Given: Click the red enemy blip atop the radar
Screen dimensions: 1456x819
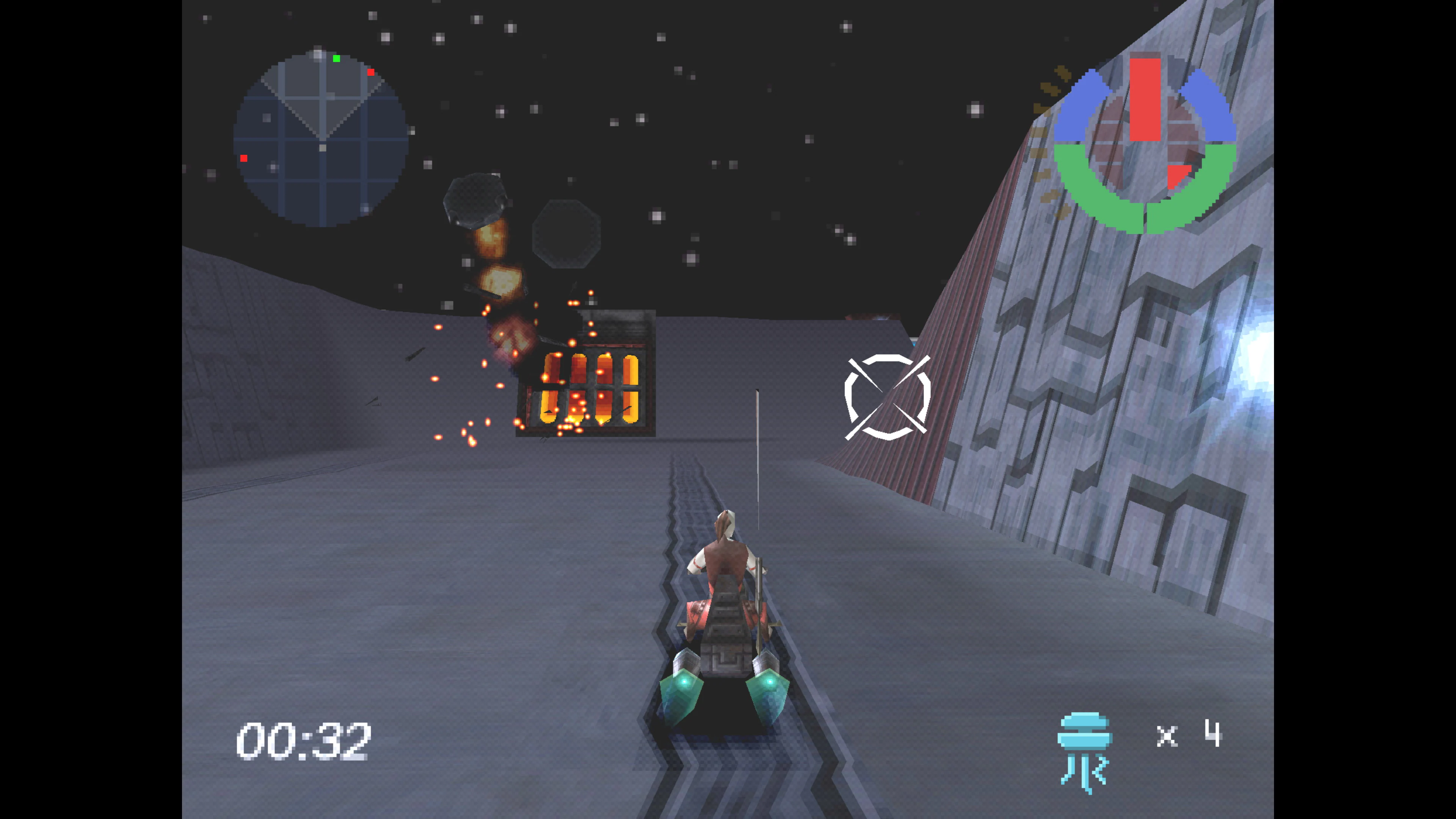Looking at the screenshot, I should point(371,72).
